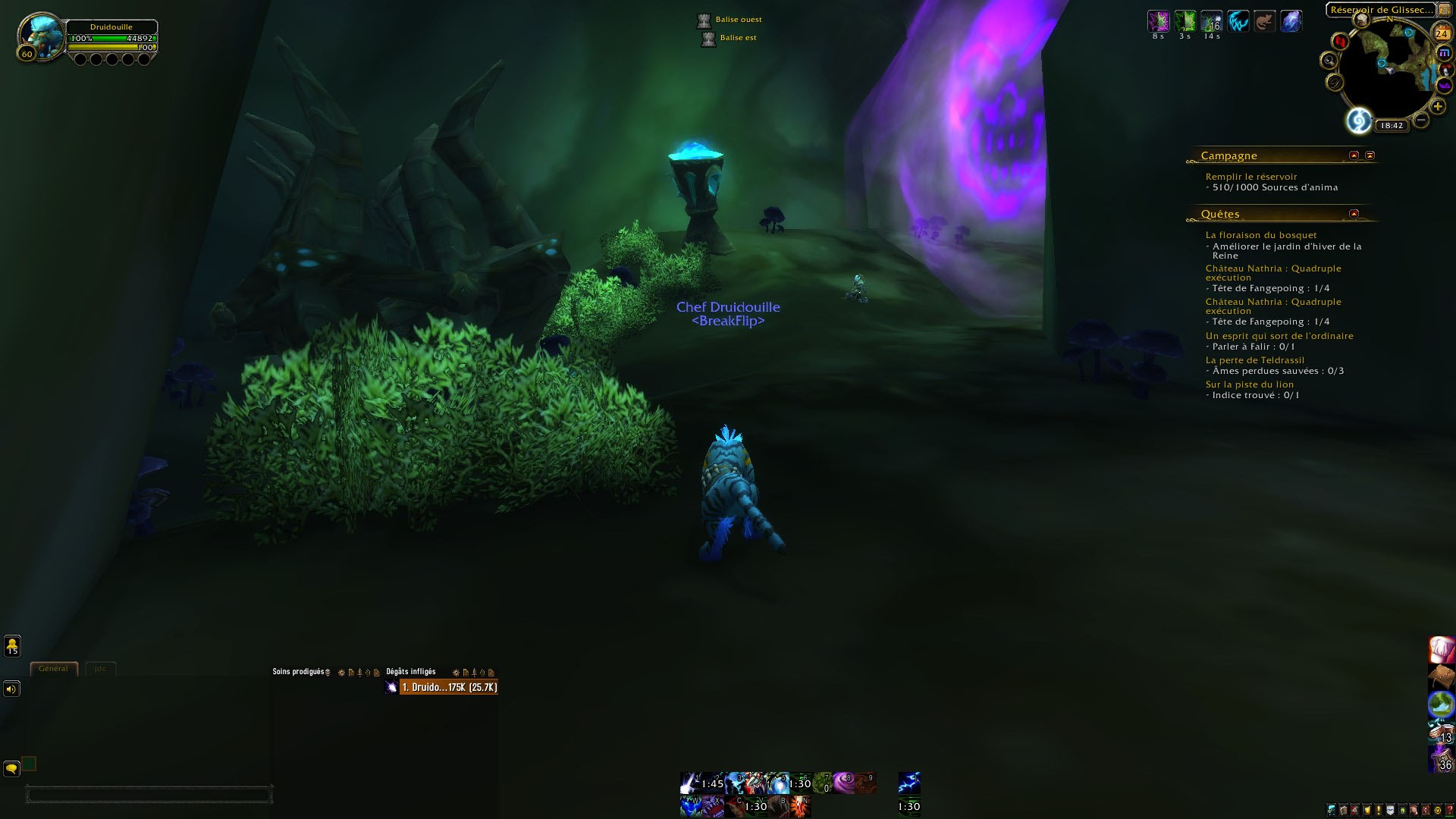
Task: Dismiss the rat pet buff icon
Action: pos(1264,21)
